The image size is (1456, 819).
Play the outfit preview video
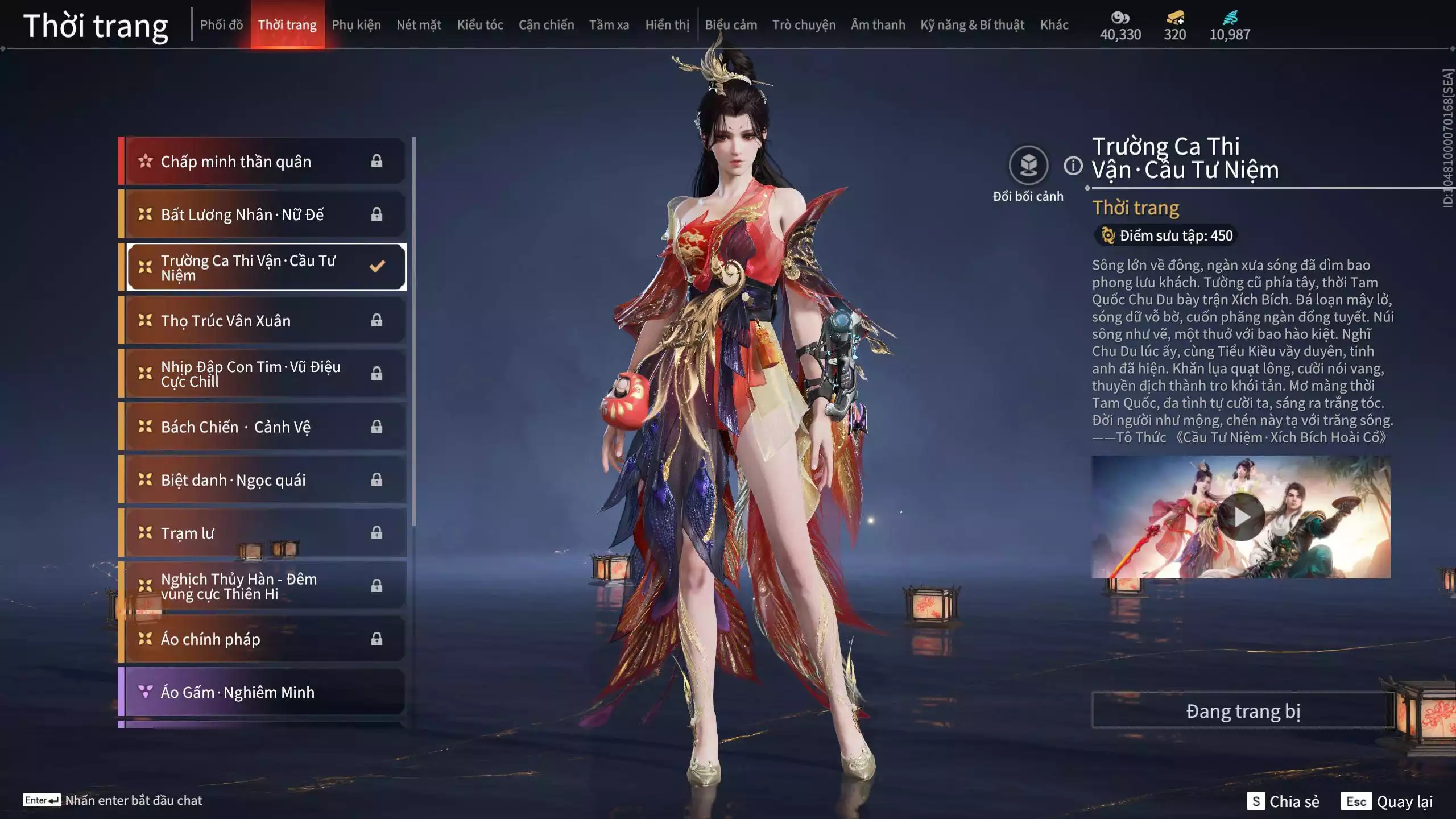1240,517
